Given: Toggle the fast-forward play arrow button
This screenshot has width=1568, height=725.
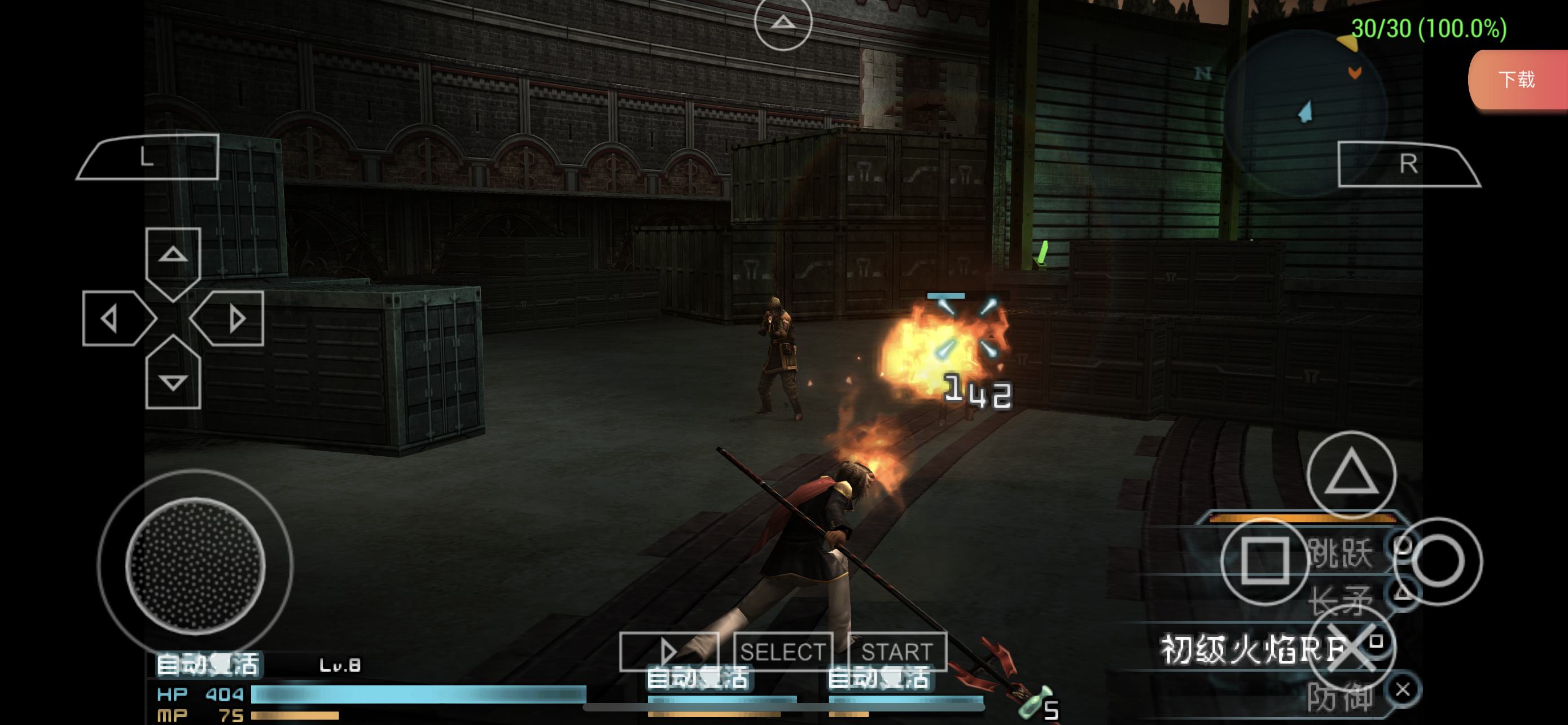Looking at the screenshot, I should (668, 652).
